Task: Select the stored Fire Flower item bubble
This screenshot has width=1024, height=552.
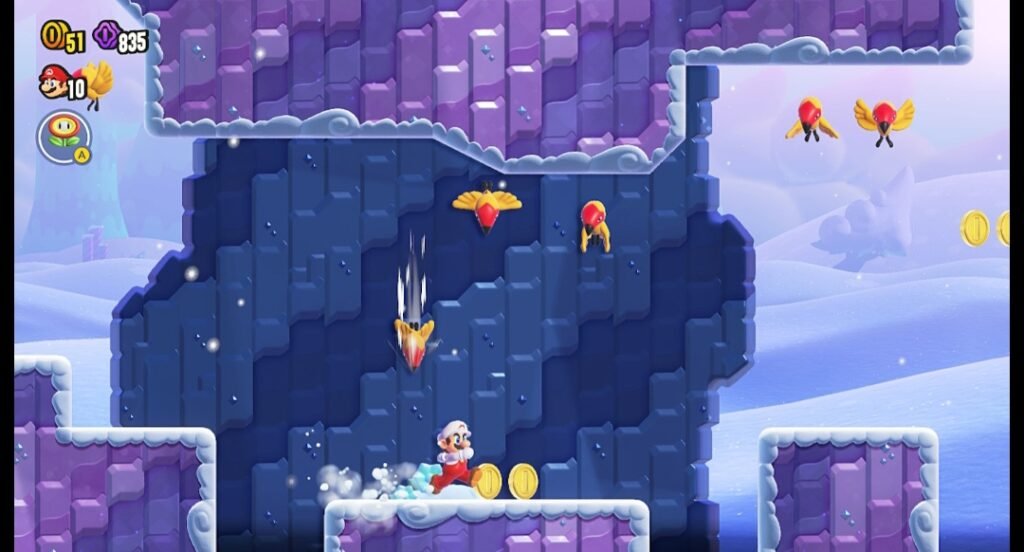Action: (64, 135)
